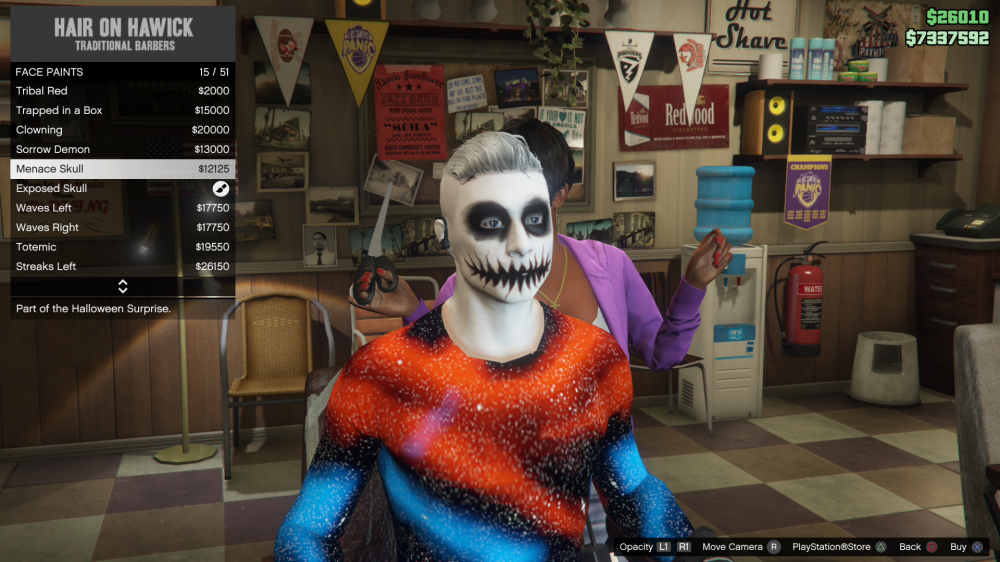
Task: Choose the Exposed Skull entry
Action: (x=122, y=188)
